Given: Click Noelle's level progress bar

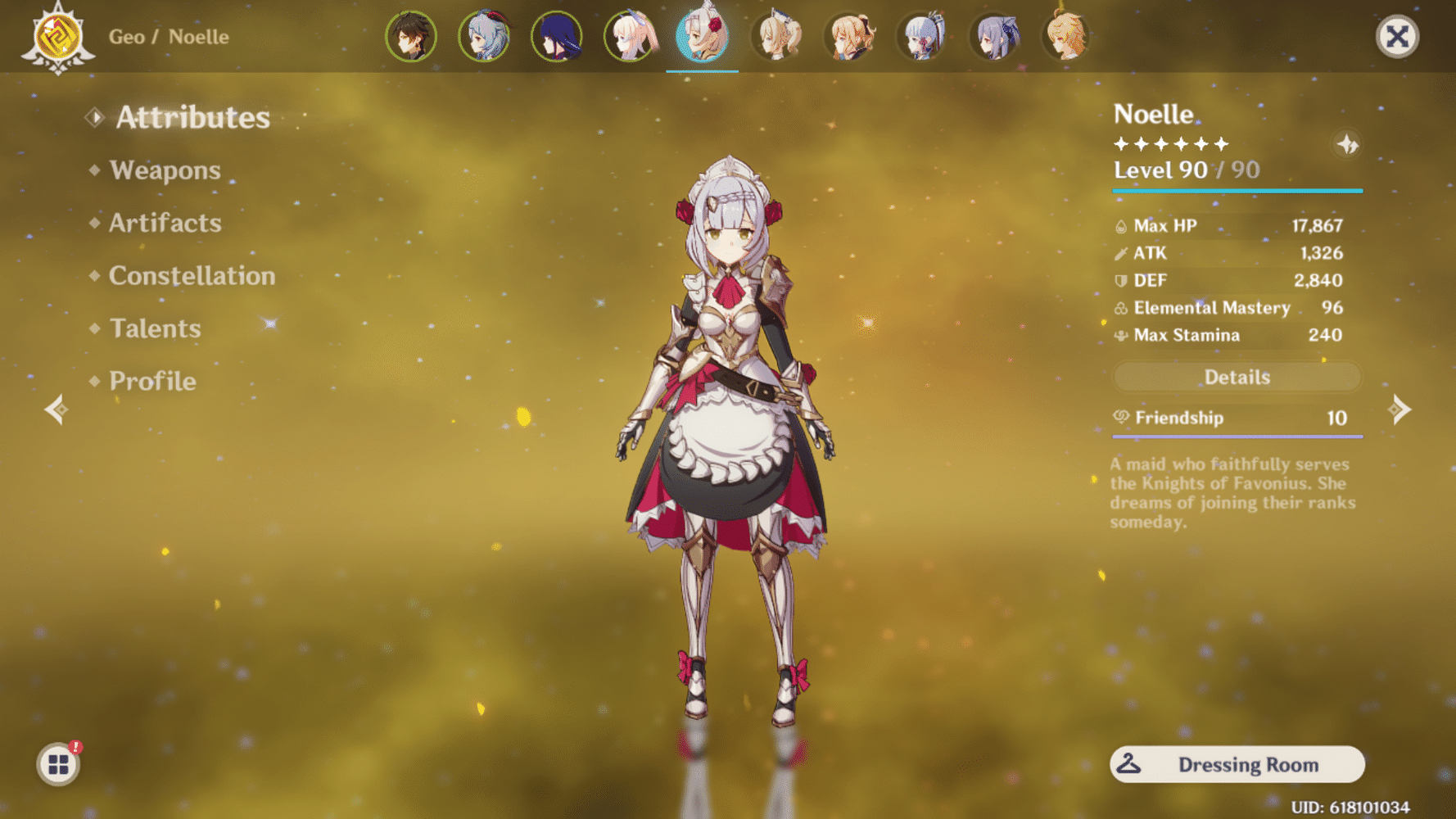Looking at the screenshot, I should point(1237,189).
